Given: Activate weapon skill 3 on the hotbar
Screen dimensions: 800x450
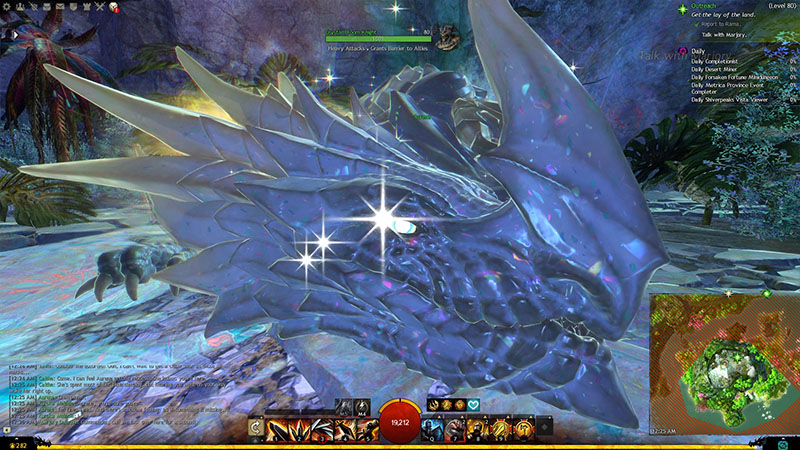Looking at the screenshot, I should pyautogui.click(x=321, y=429).
